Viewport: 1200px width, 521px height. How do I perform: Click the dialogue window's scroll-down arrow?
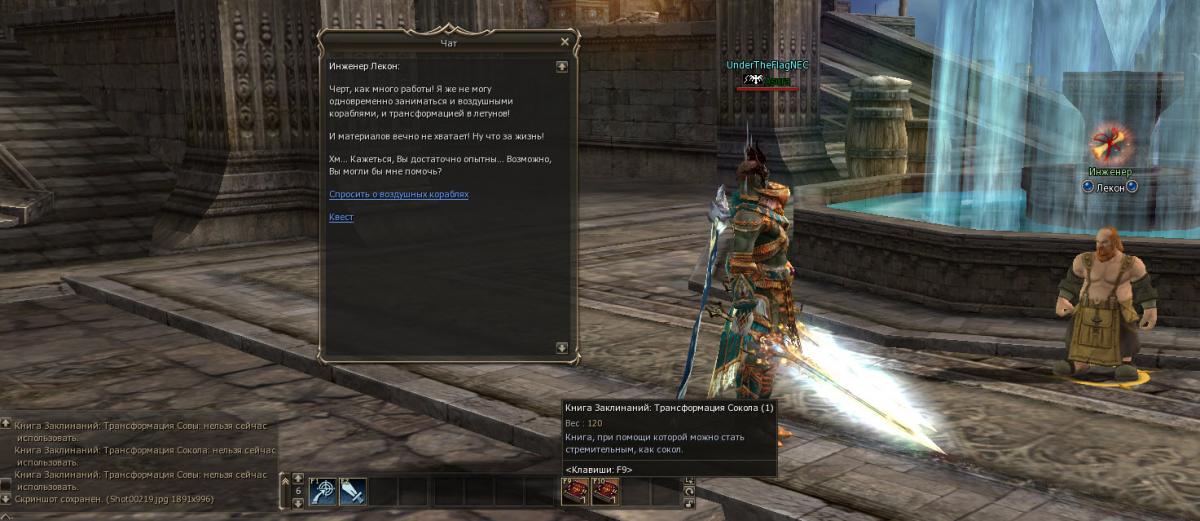coord(562,347)
